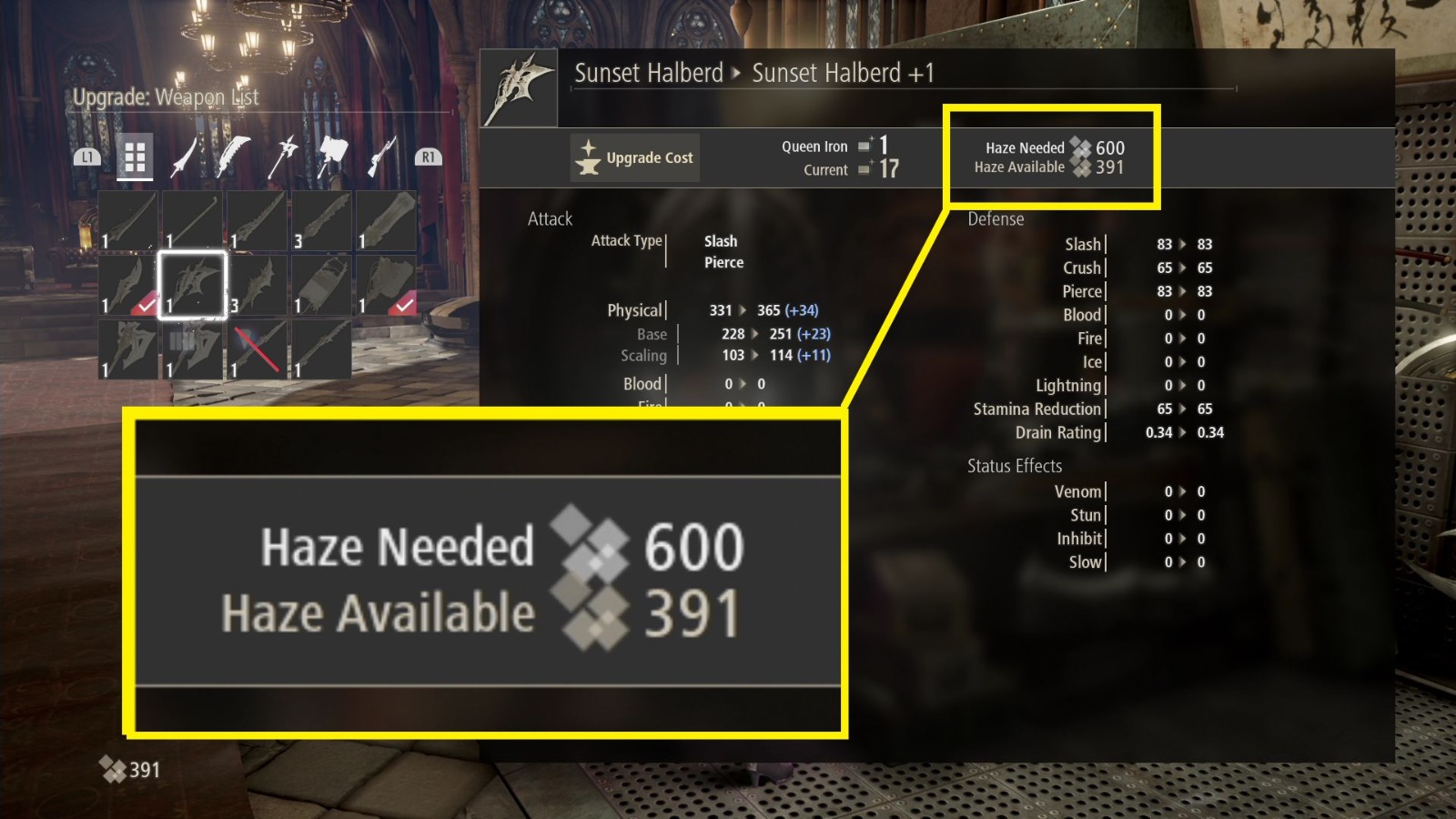Toggle the red equipped checkmark on the left halberd
1456x819 pixels.
tap(146, 305)
